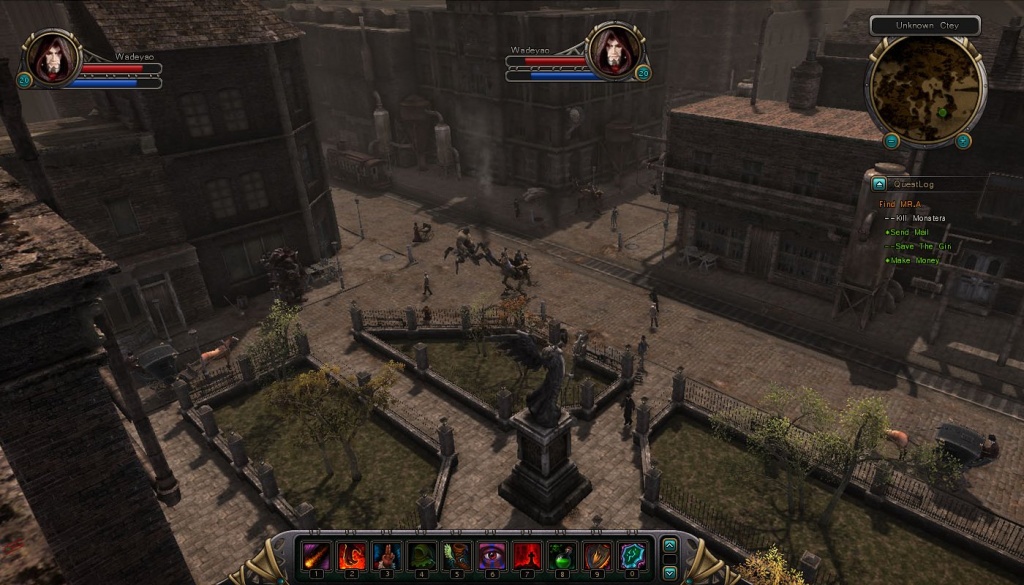Activate the feather and horn skill
1024x585 pixels.
pos(456,555)
